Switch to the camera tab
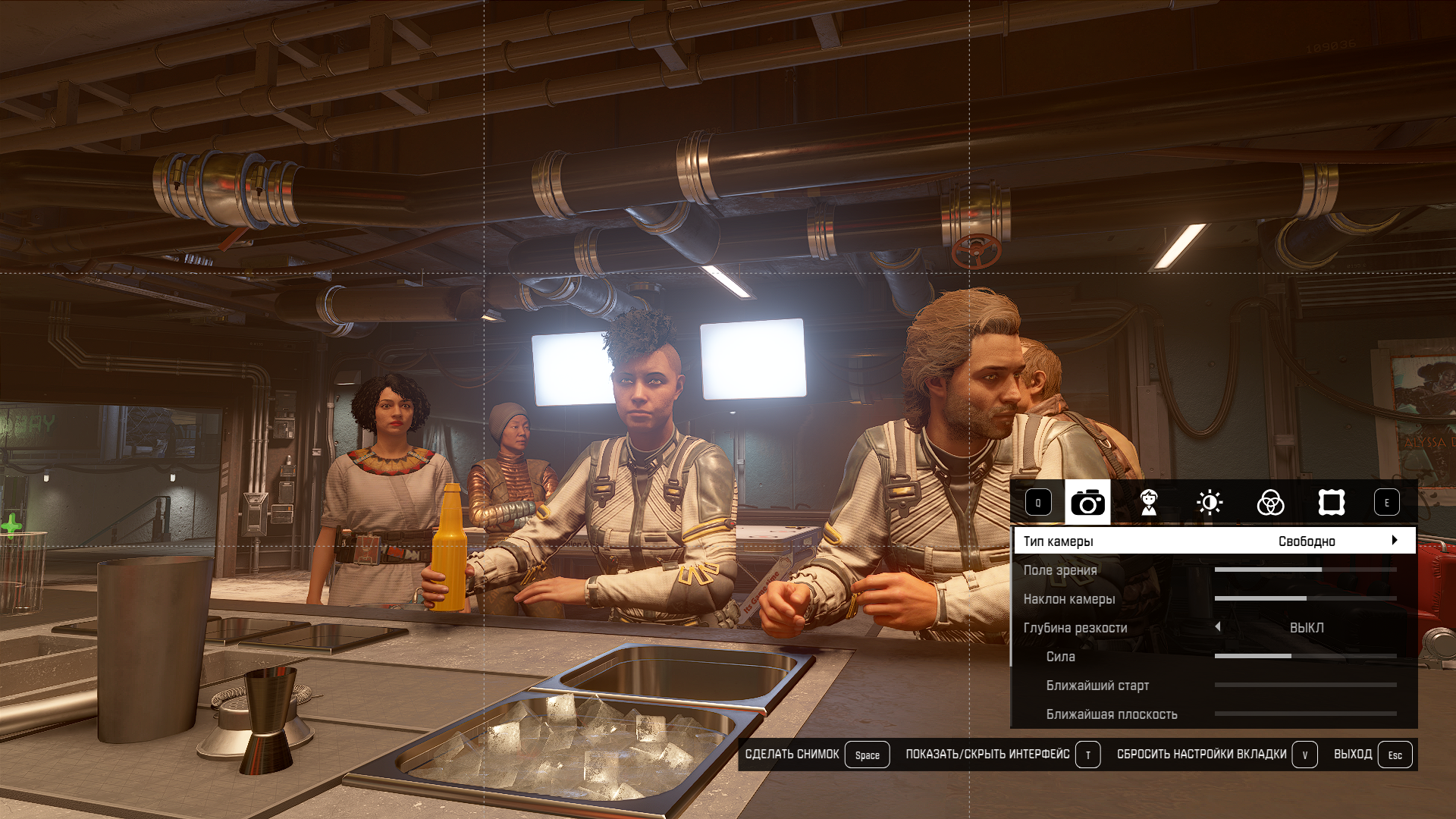 [x=1087, y=502]
